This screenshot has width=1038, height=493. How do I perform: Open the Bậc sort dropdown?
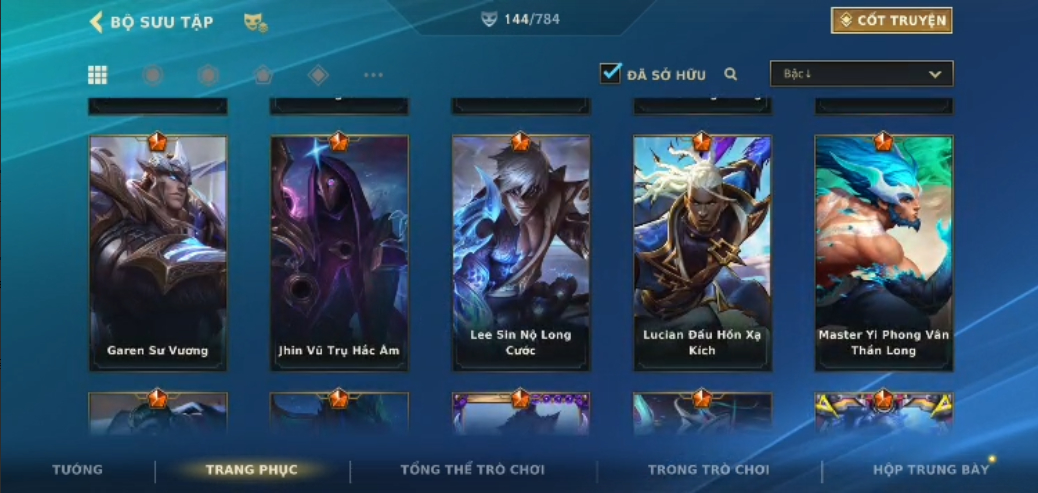[x=861, y=74]
